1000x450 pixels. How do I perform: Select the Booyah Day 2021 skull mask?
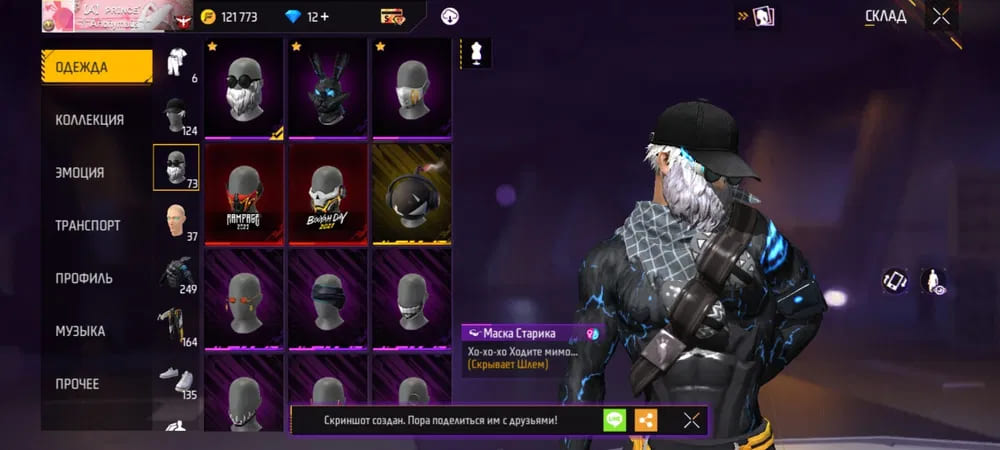pyautogui.click(x=327, y=194)
